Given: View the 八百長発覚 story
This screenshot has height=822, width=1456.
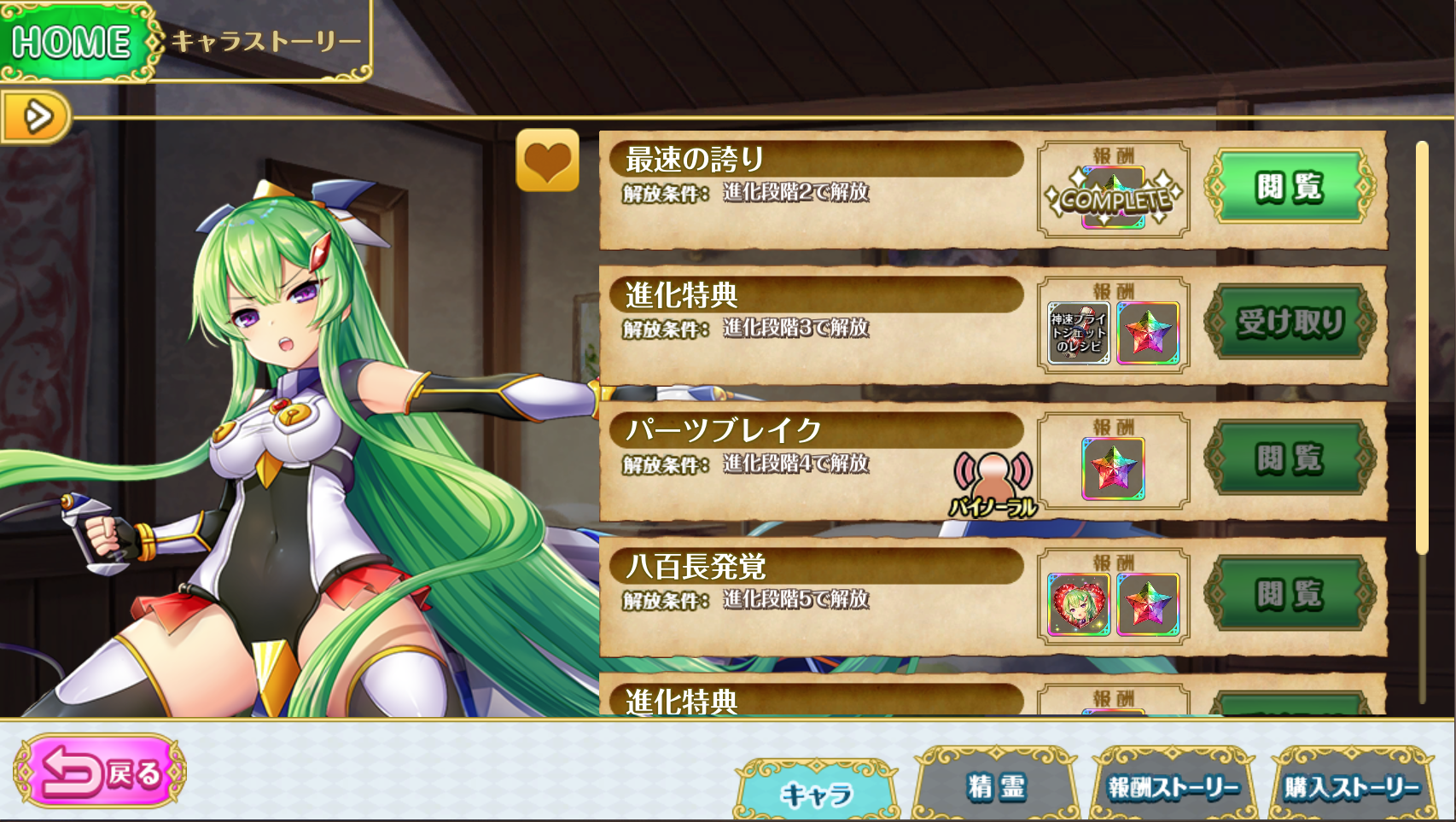Looking at the screenshot, I should pyautogui.click(x=1289, y=594).
